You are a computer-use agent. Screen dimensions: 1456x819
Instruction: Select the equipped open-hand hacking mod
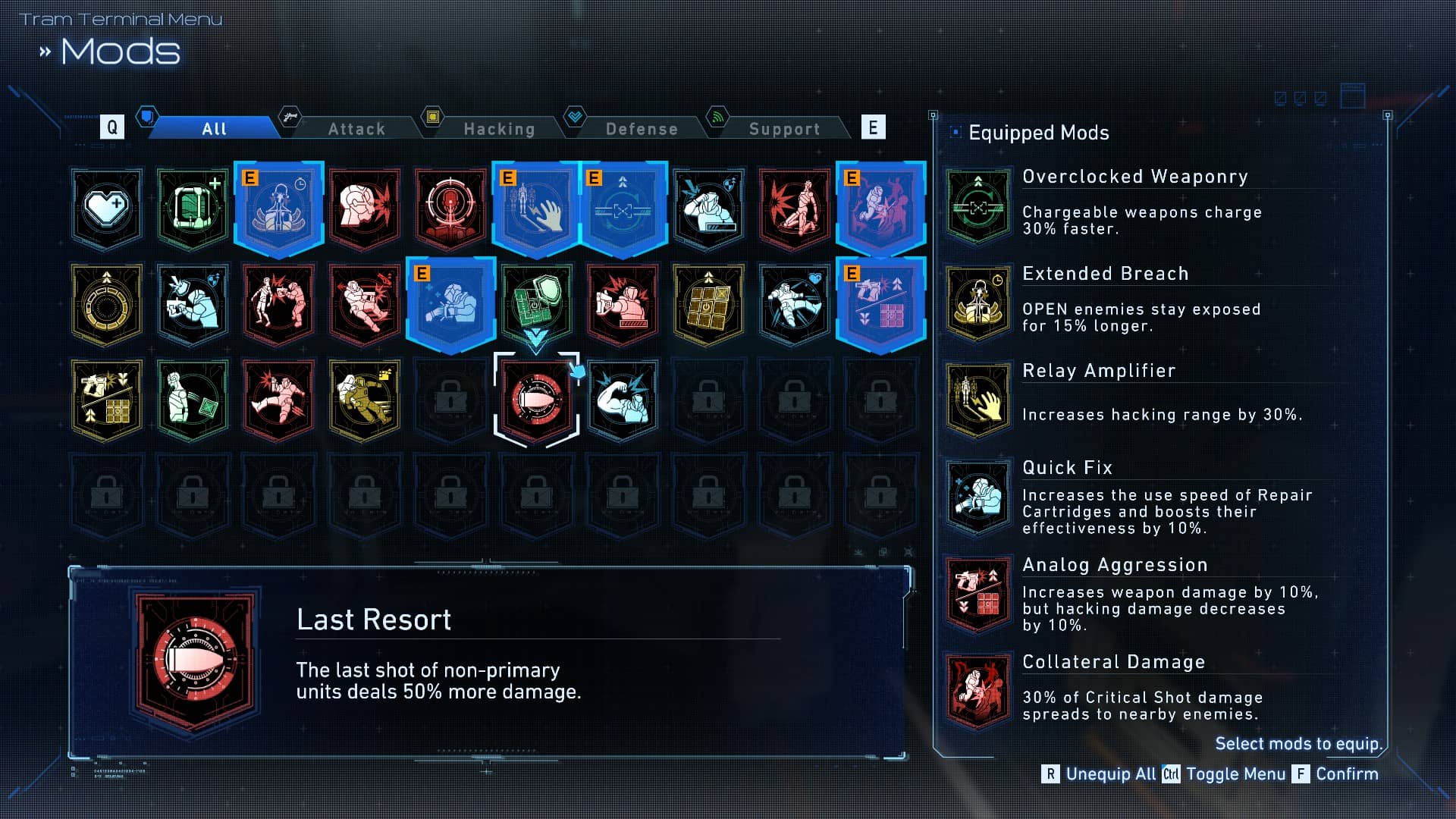pyautogui.click(x=536, y=208)
